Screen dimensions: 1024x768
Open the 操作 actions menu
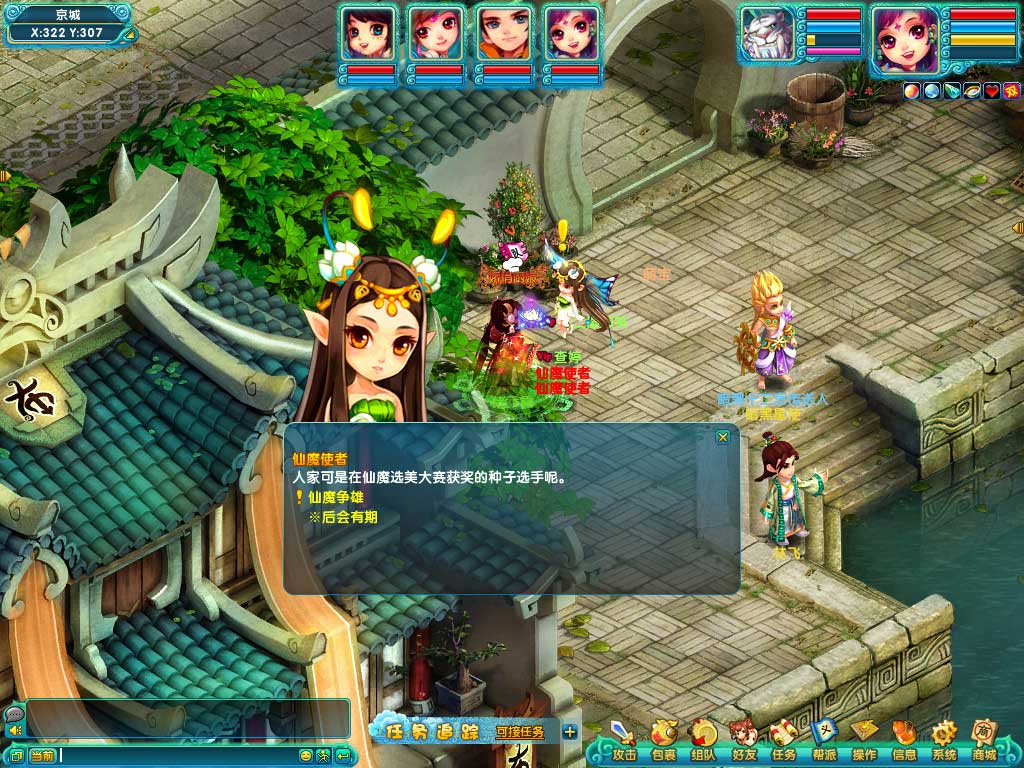coord(864,741)
